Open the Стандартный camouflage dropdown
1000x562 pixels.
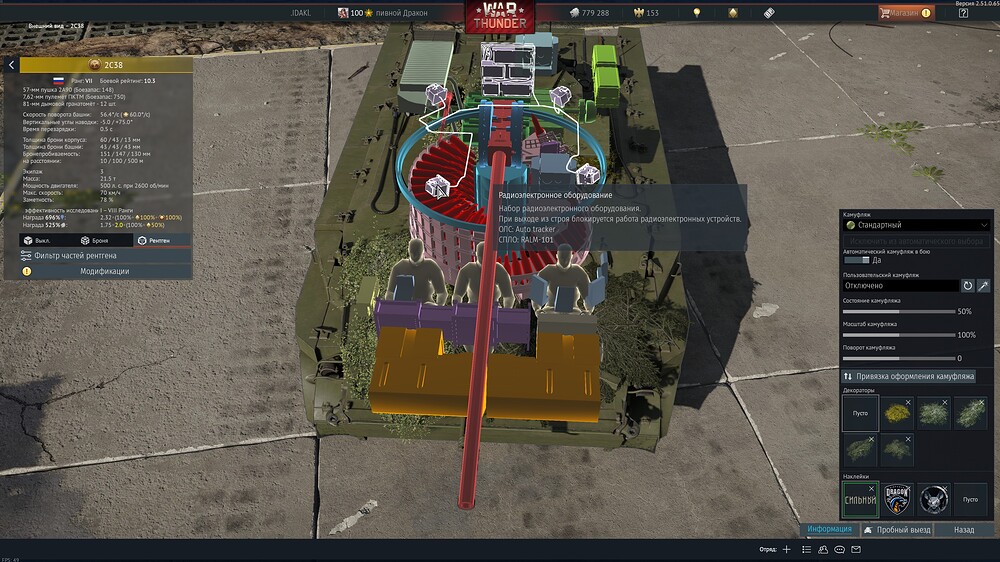[917, 225]
